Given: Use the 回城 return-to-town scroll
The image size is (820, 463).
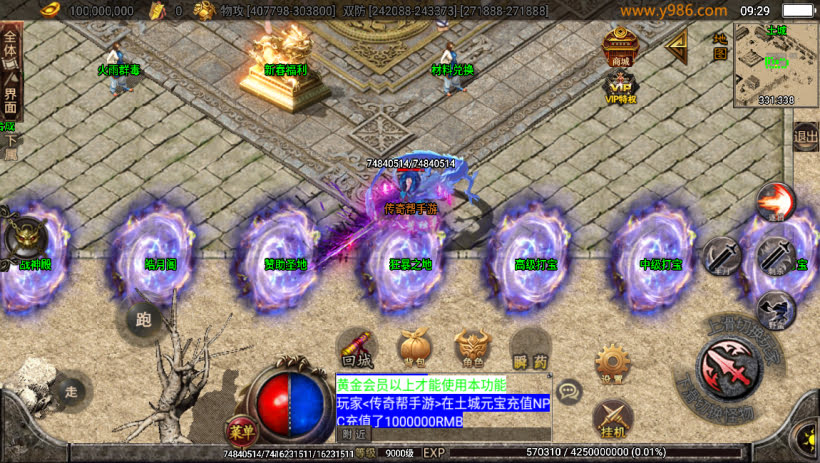Looking at the screenshot, I should pos(357,346).
